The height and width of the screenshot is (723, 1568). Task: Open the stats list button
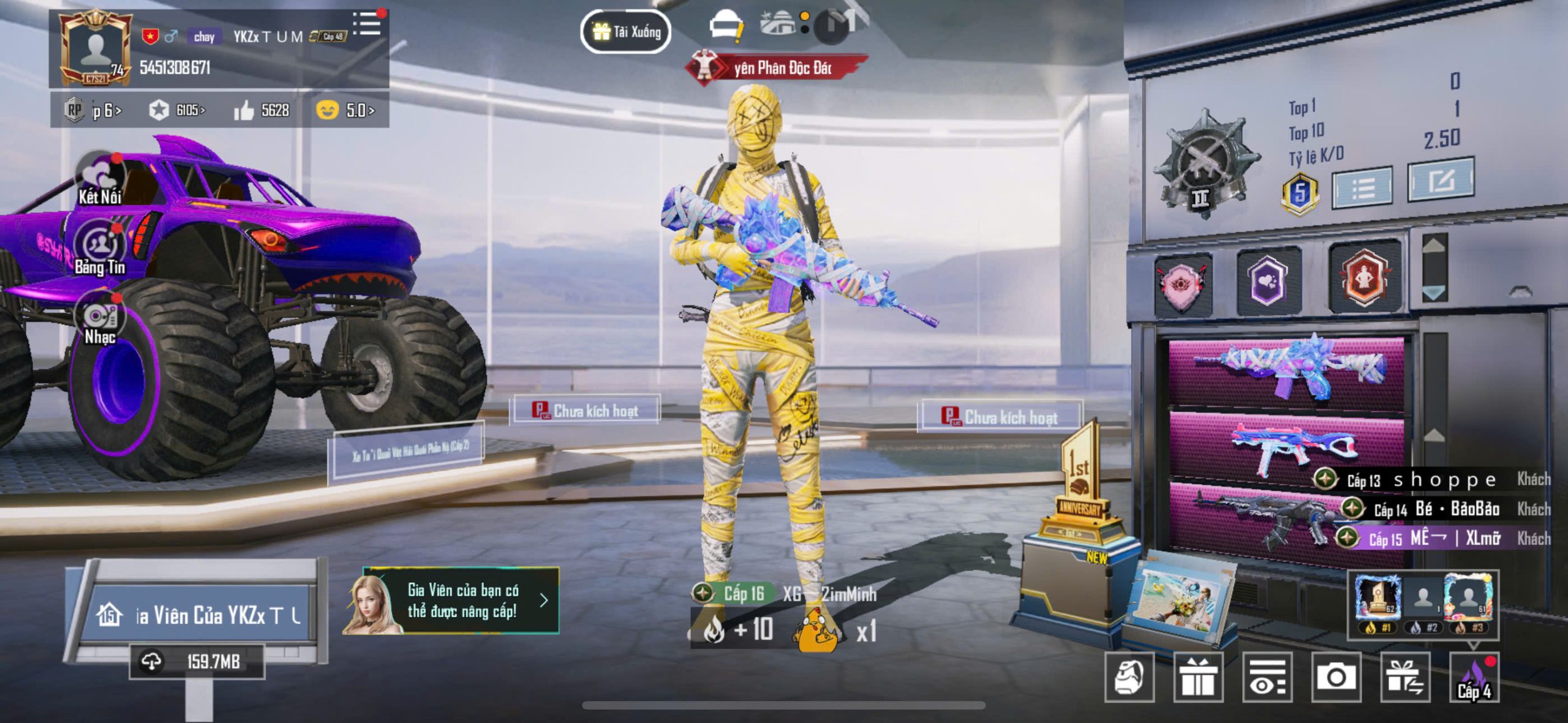[1363, 187]
